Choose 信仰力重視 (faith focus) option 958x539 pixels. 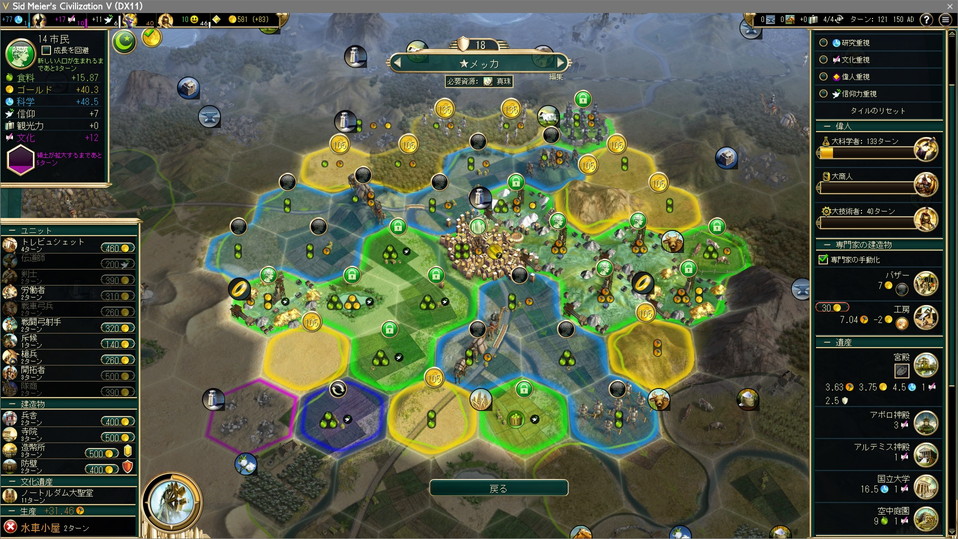coord(824,94)
